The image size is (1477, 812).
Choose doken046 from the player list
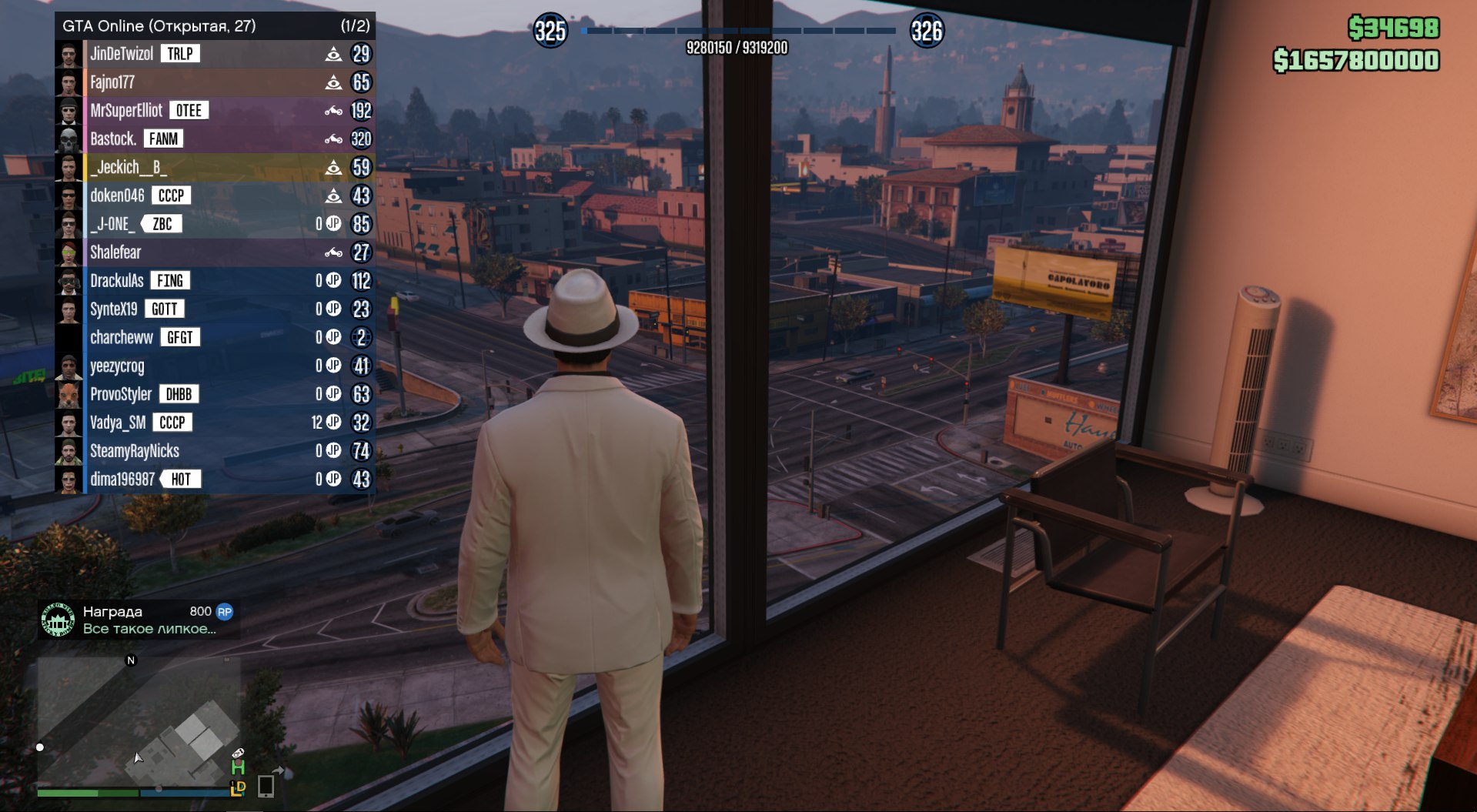117,195
